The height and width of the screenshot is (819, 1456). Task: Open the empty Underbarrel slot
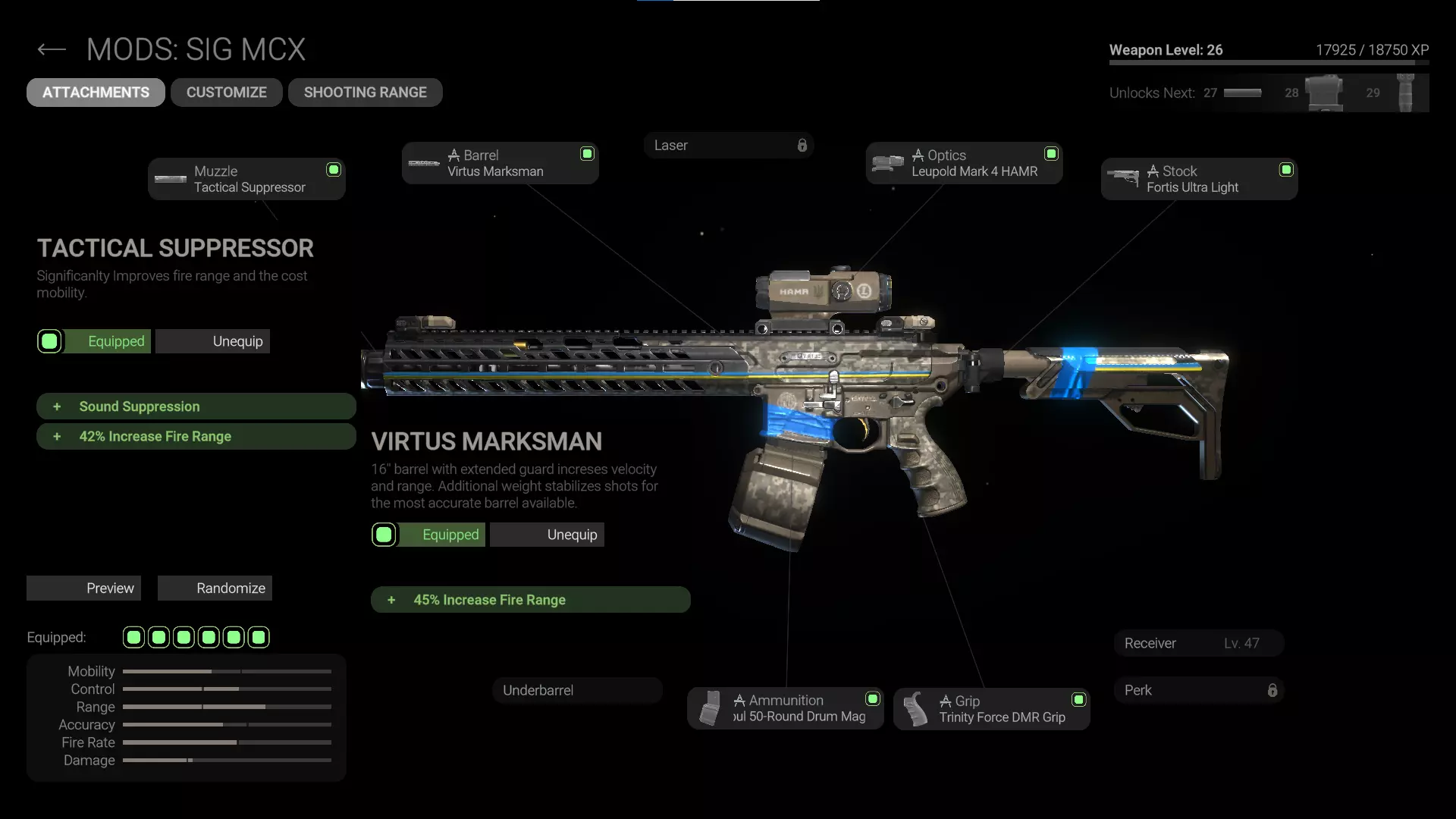pos(577,690)
